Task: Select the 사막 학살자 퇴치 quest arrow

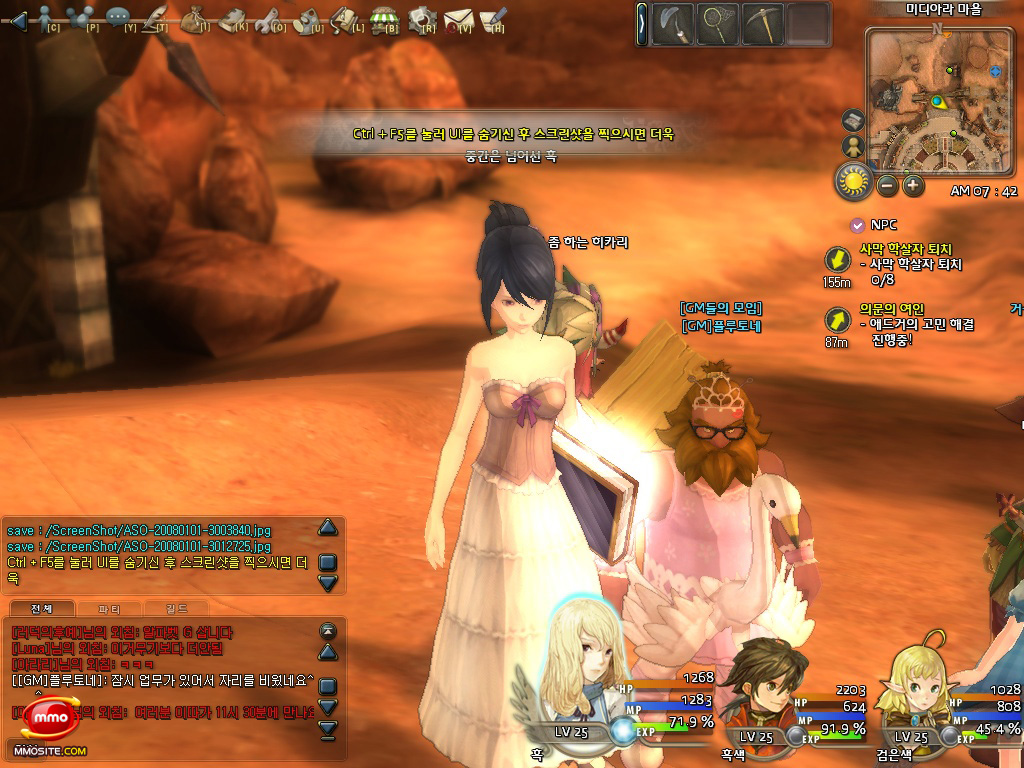Action: (x=836, y=260)
